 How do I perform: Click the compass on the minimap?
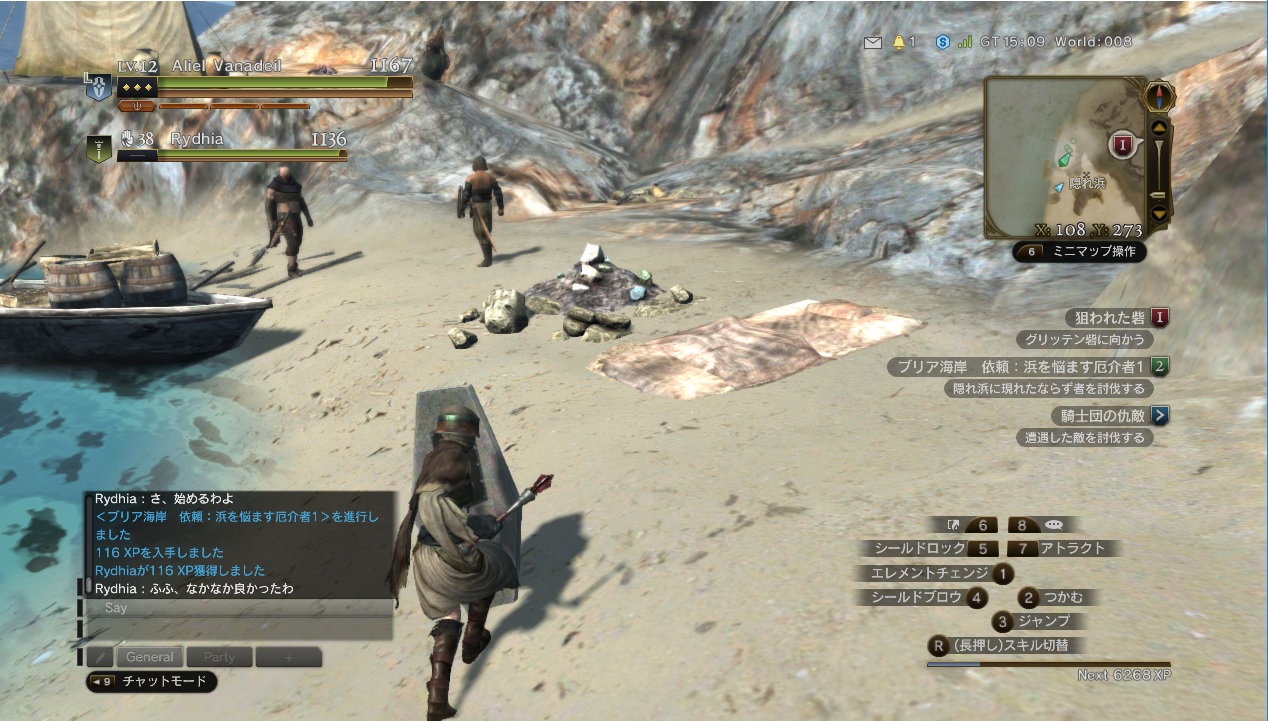click(x=1160, y=96)
